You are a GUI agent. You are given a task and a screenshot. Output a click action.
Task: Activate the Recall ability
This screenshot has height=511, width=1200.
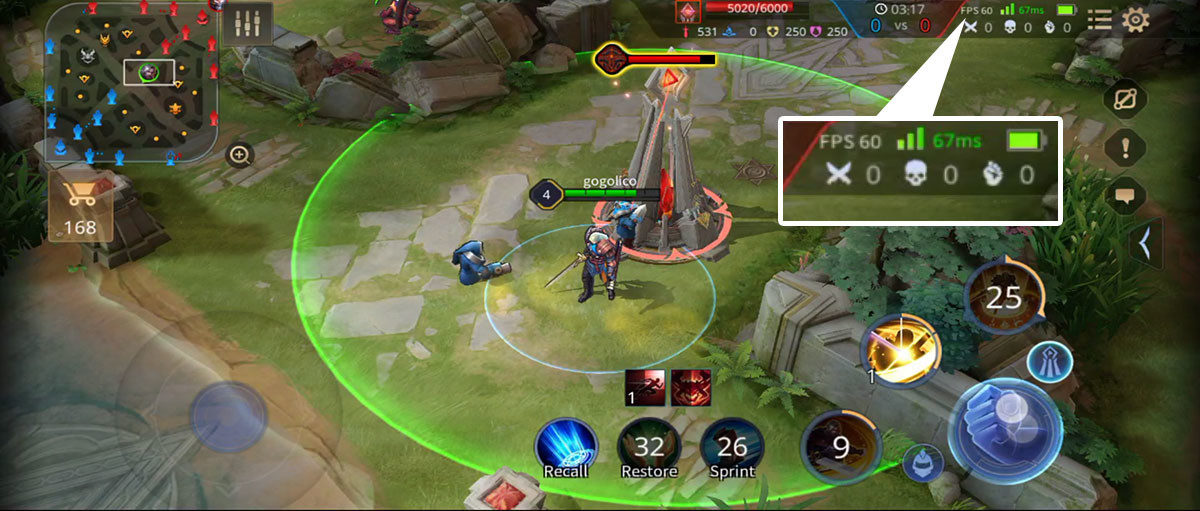coord(566,448)
